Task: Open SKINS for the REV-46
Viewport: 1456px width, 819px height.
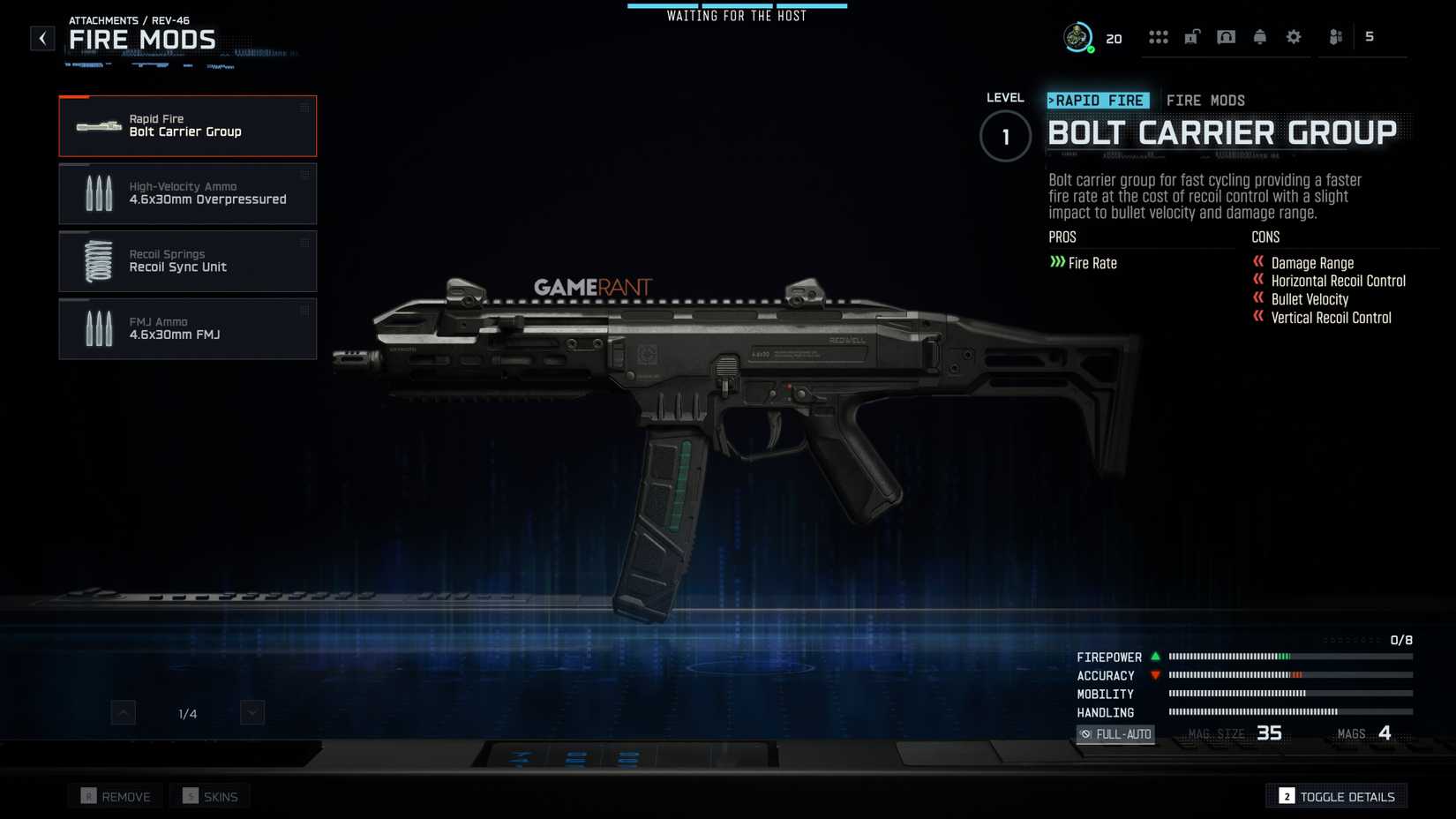Action: (x=209, y=795)
